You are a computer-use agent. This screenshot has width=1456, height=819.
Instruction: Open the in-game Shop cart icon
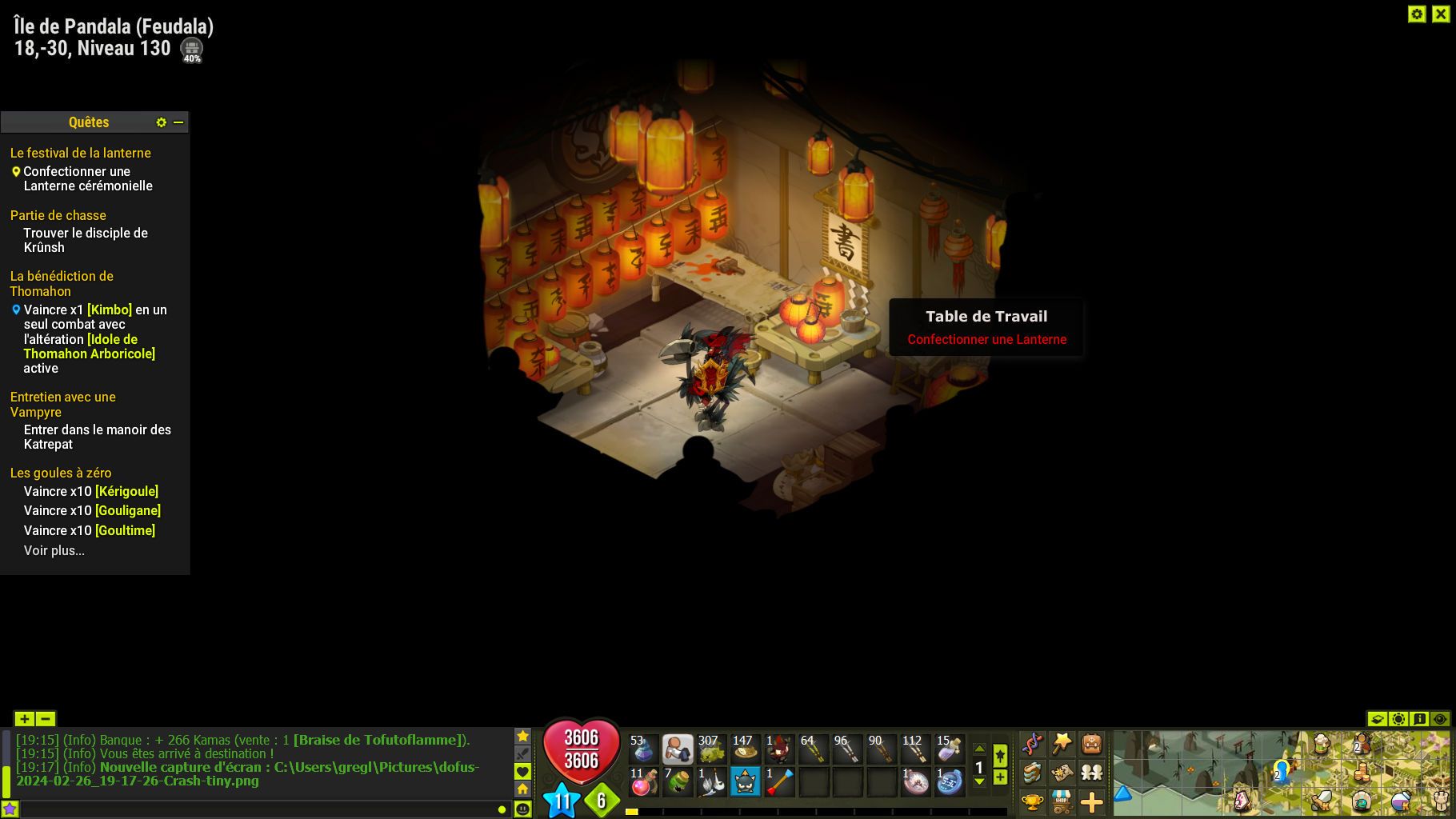(1062, 802)
